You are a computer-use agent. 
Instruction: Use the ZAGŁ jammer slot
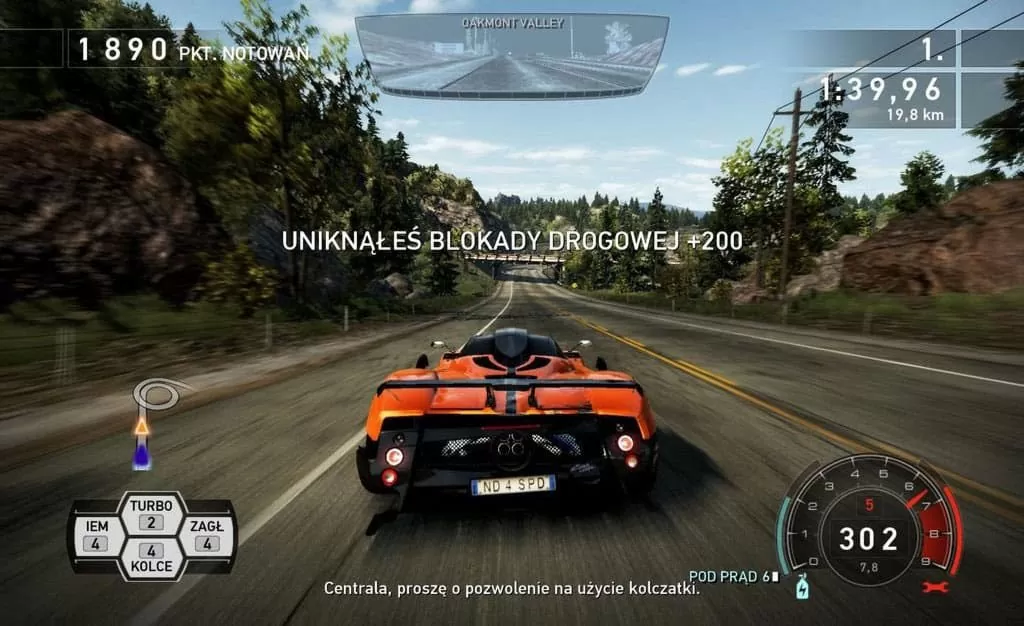pos(207,536)
